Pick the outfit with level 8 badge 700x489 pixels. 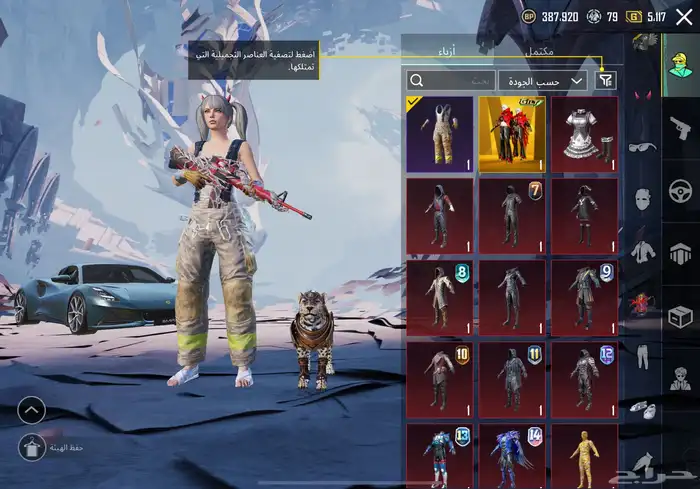coord(439,297)
